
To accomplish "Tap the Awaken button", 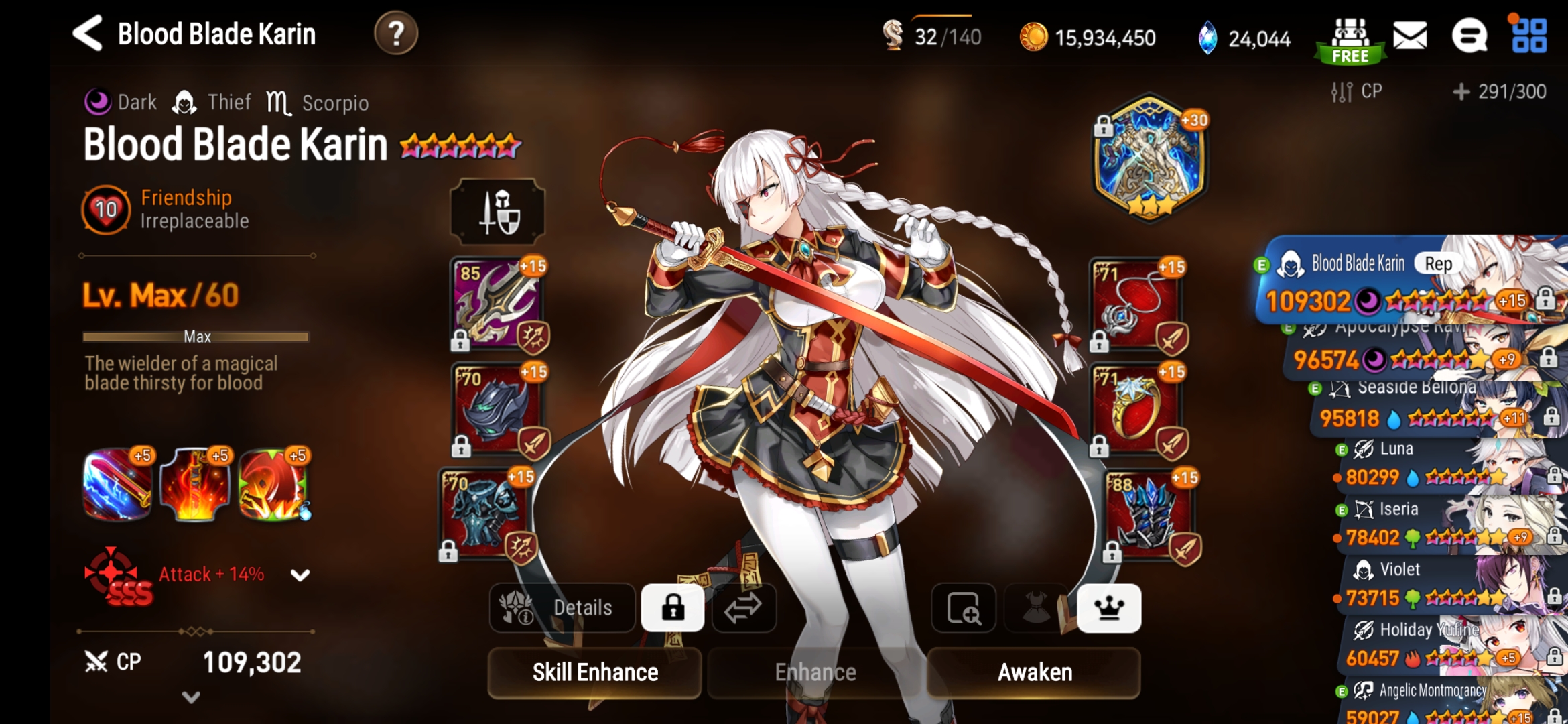I will point(1034,672).
